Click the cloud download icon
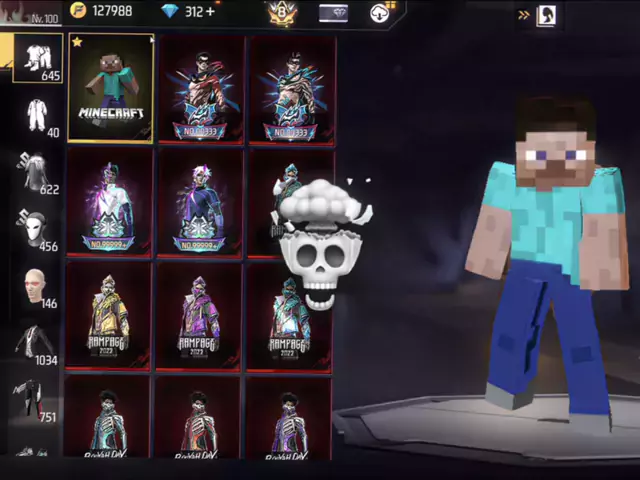 pos(381,13)
